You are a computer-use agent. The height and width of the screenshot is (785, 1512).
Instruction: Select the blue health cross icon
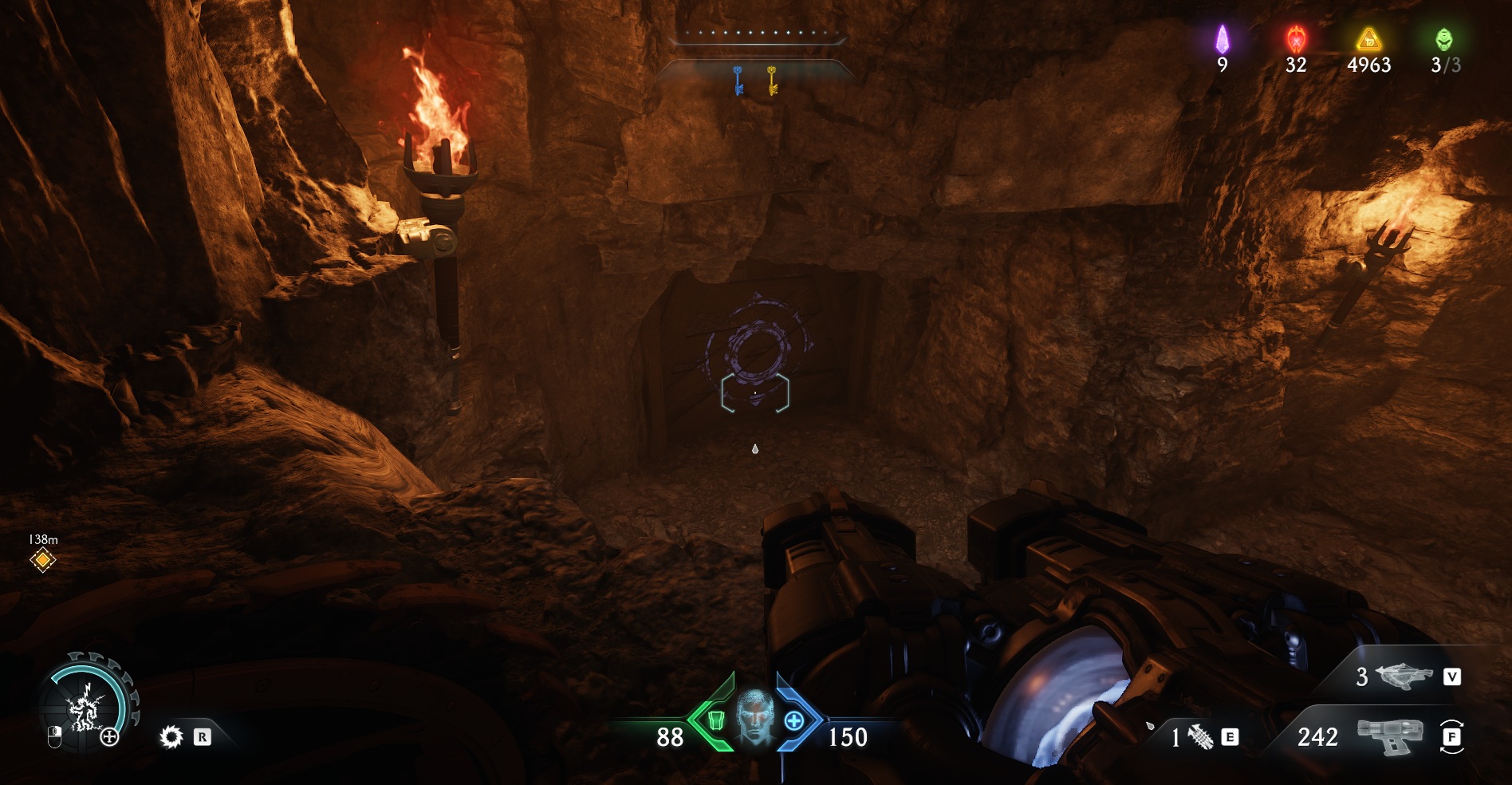pyautogui.click(x=794, y=721)
